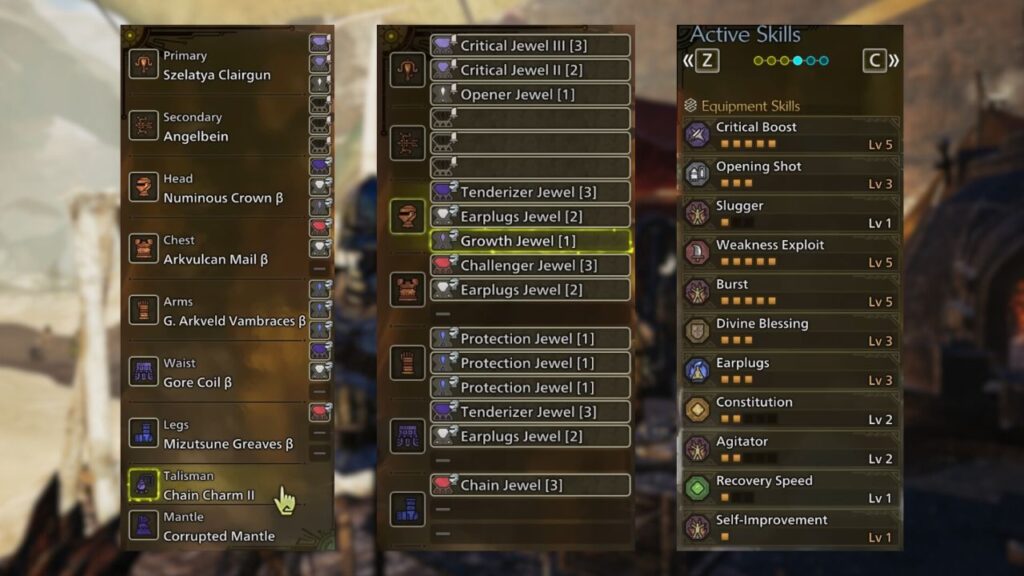
Task: Select the Arkvulcan Mail β chest armor
Action: [x=215, y=250]
